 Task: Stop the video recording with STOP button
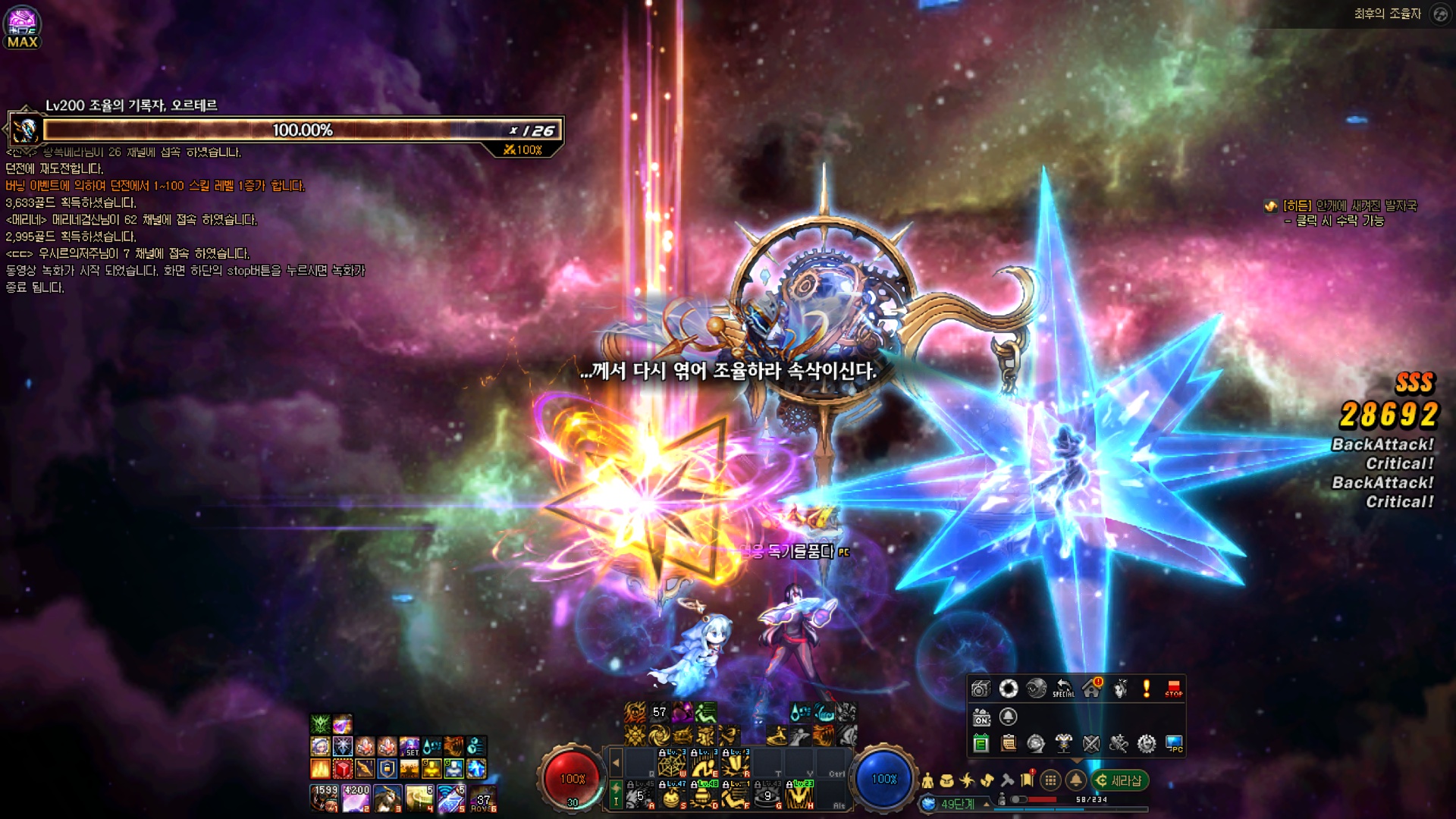[x=1173, y=689]
